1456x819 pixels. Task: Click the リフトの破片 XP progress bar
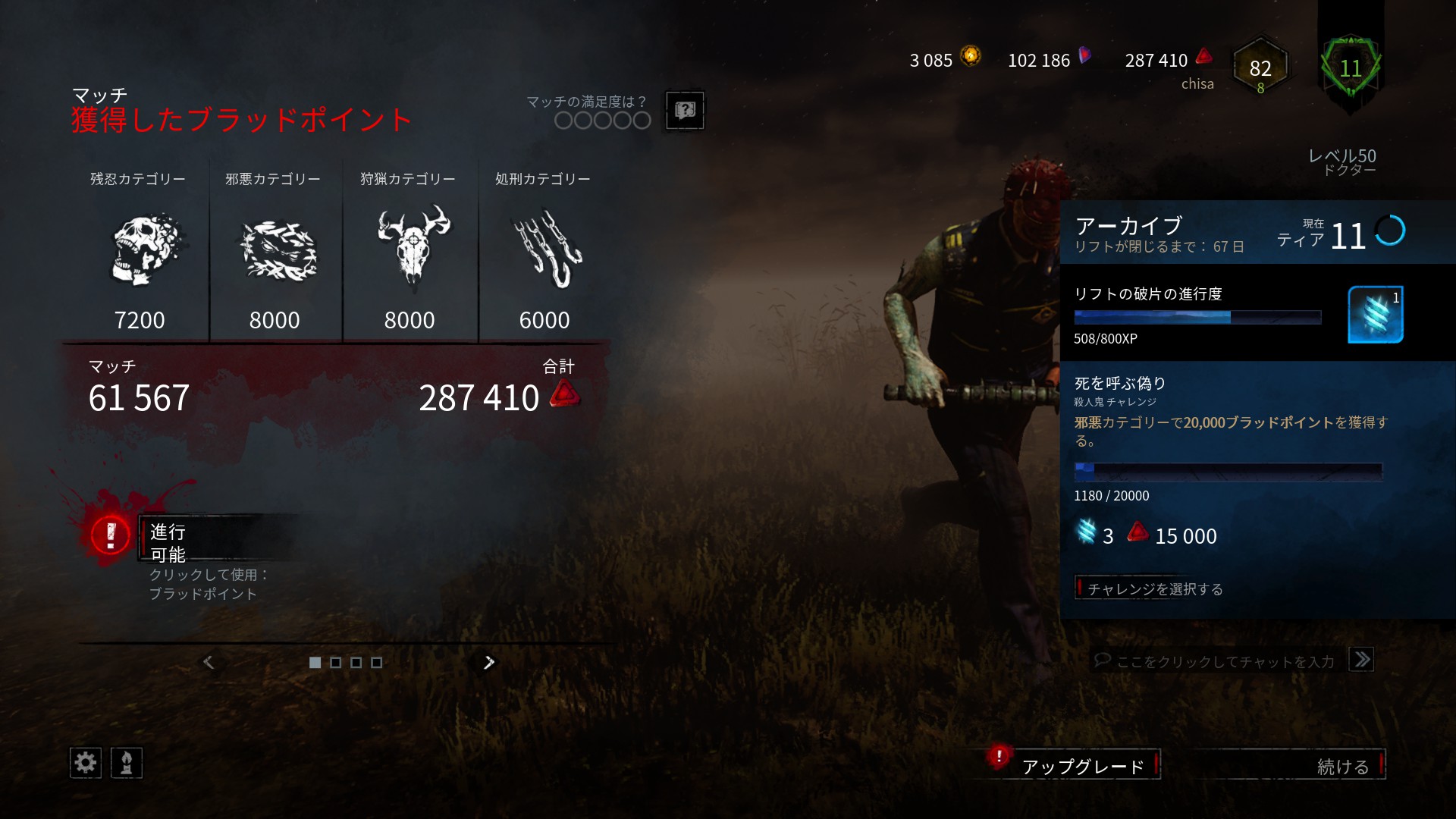pos(1197,318)
